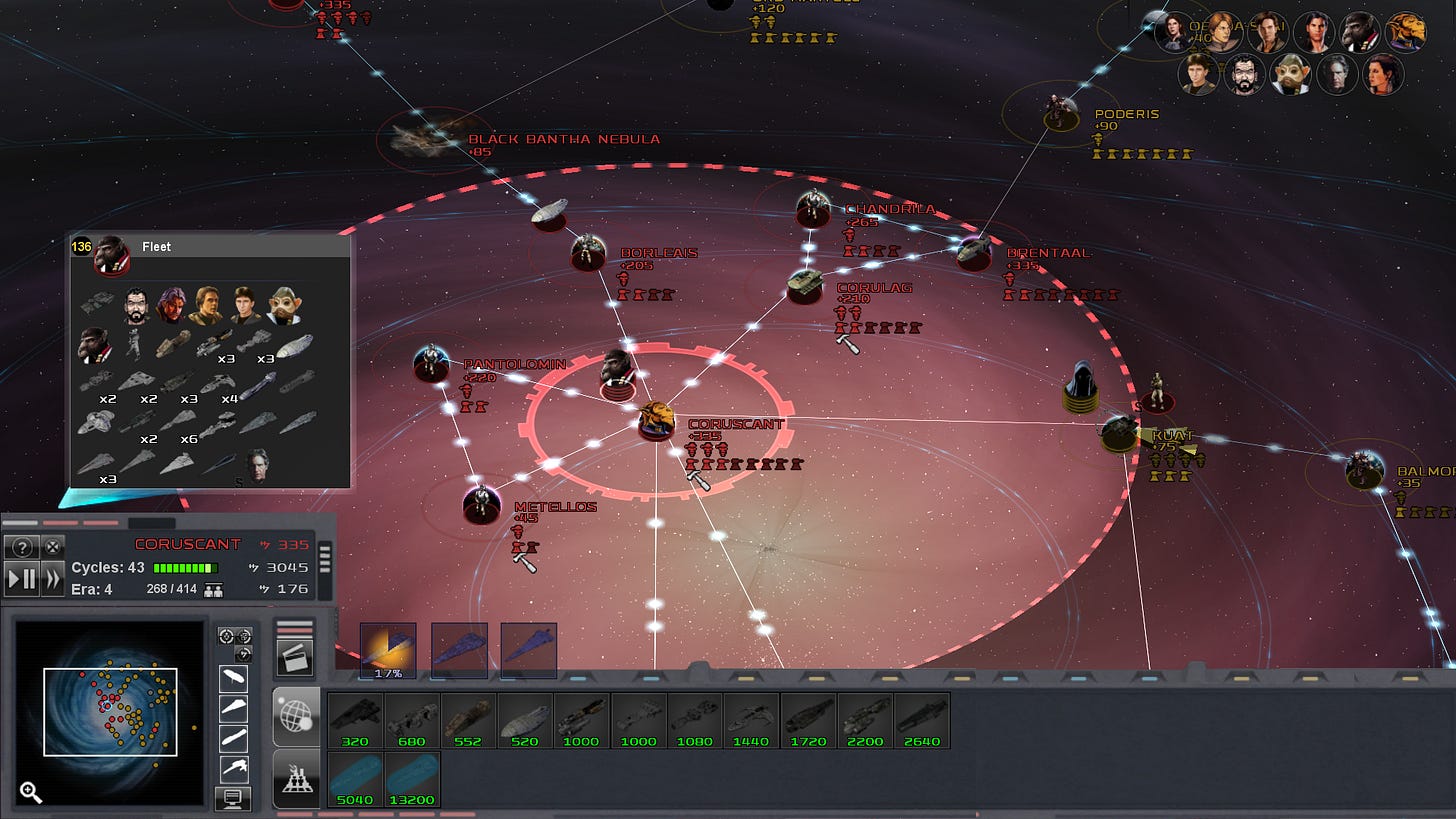Image resolution: width=1456 pixels, height=819 pixels.
Task: Toggle the targeting crosshair icon near the minimap
Action: pyautogui.click(x=228, y=634)
